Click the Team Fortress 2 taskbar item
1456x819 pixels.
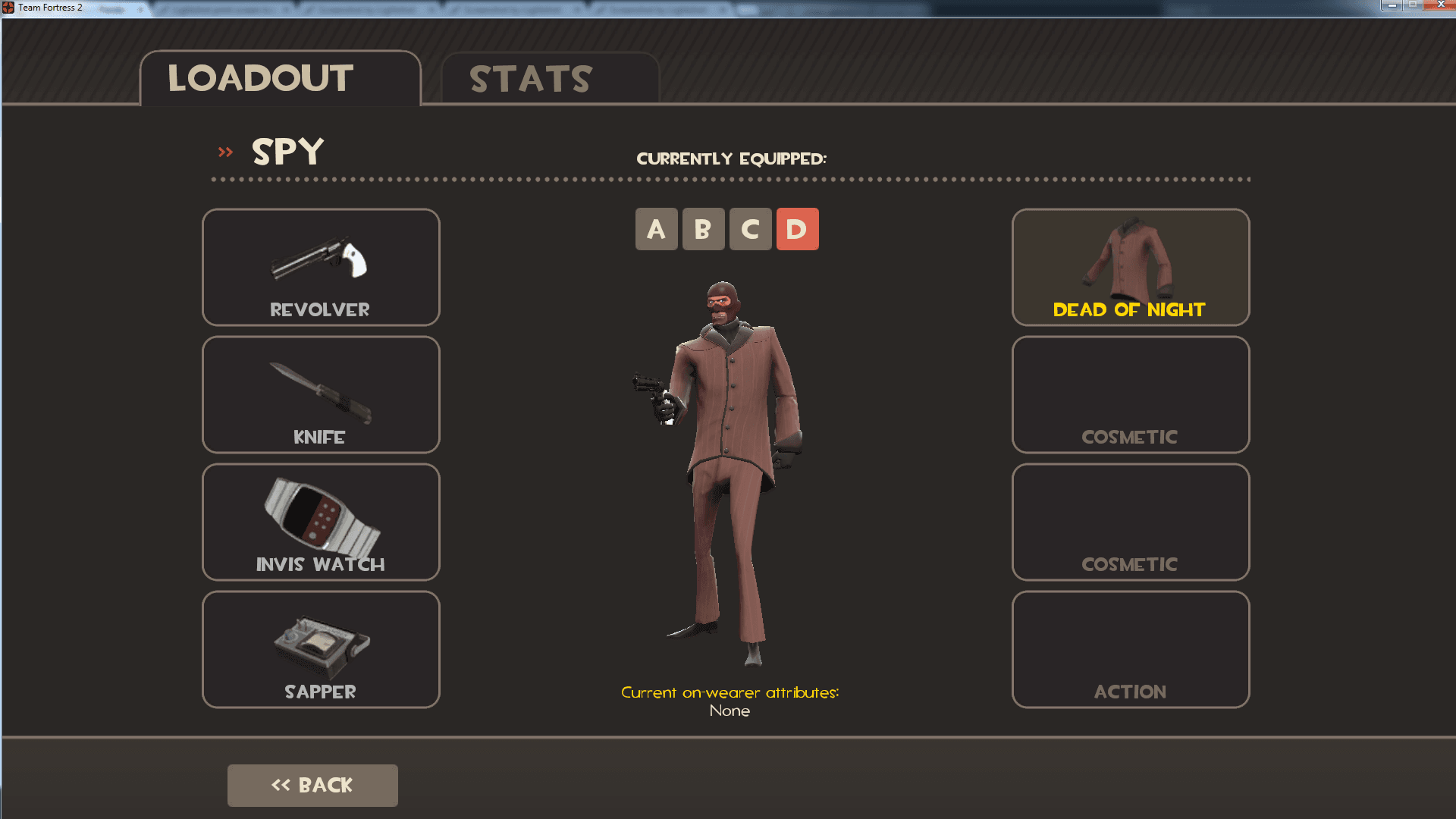click(x=49, y=8)
